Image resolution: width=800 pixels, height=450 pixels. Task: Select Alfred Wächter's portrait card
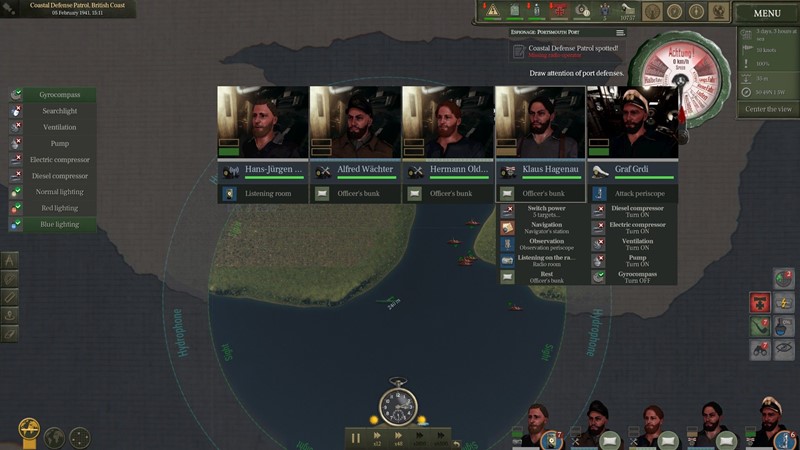click(x=355, y=125)
